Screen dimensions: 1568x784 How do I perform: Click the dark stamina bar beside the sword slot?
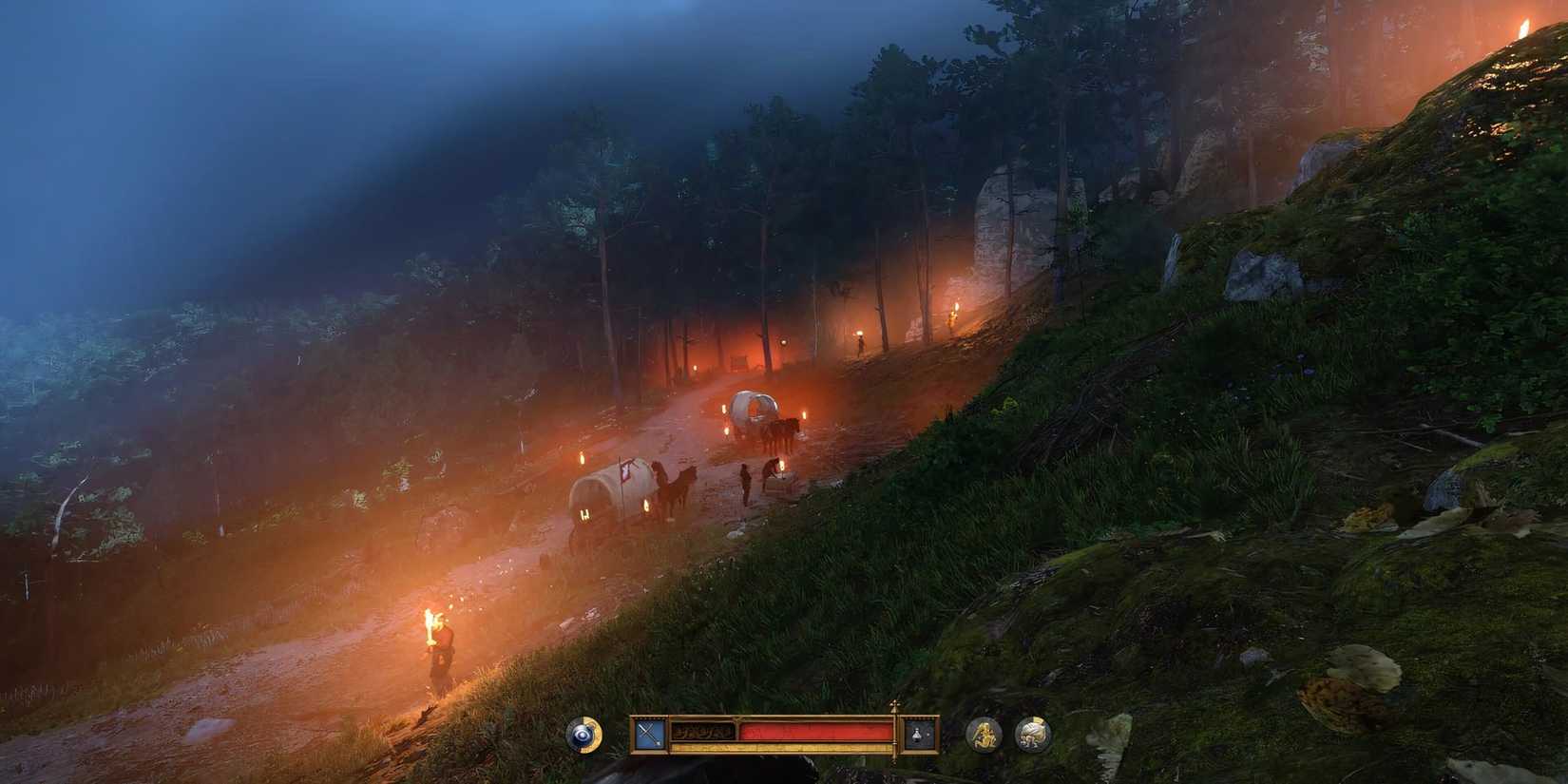coord(705,730)
